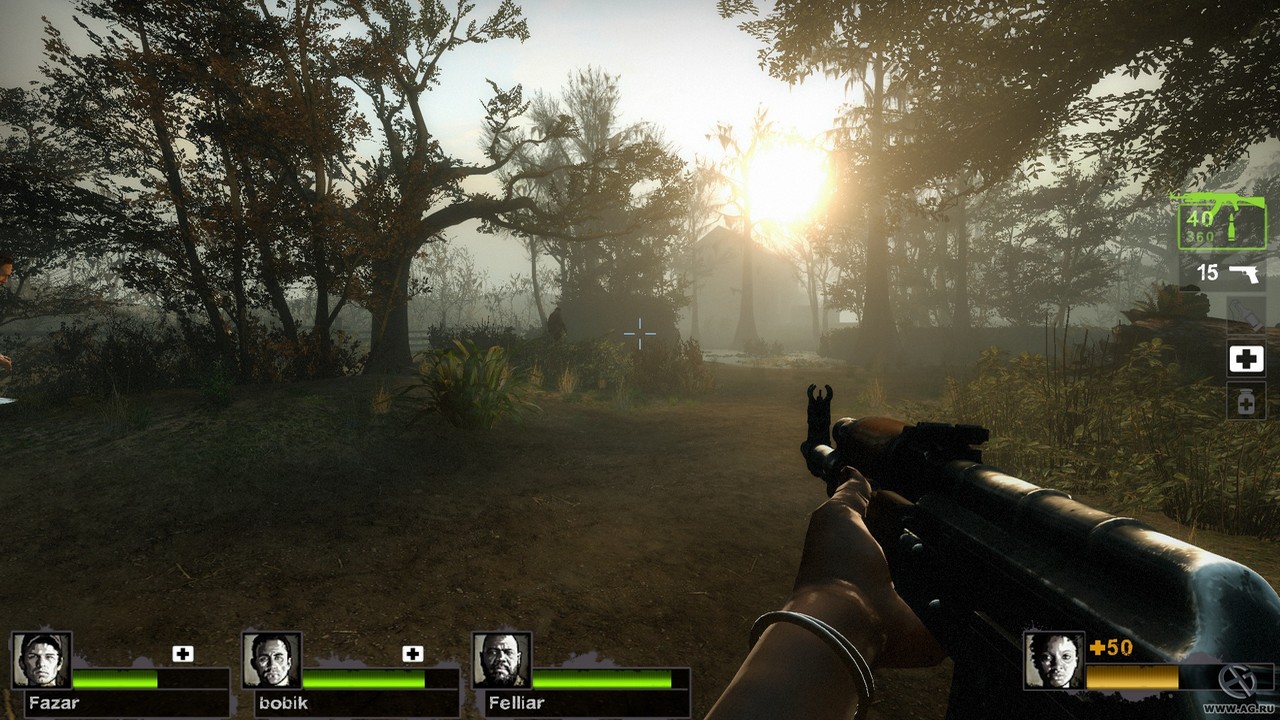Image resolution: width=1280 pixels, height=720 pixels.
Task: Select the dimmed pain pills slot
Action: point(1246,401)
